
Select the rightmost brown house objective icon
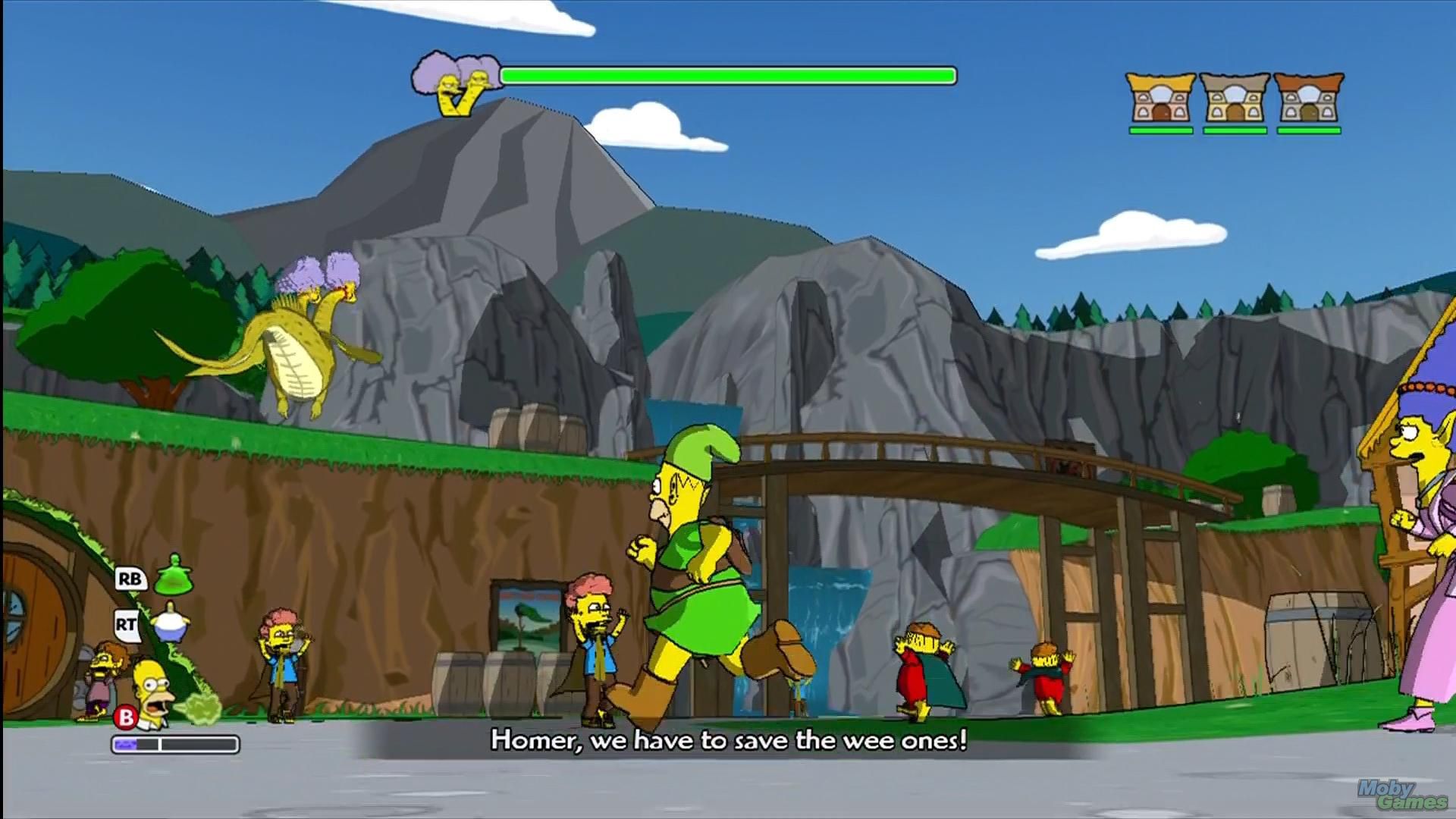point(1306,99)
